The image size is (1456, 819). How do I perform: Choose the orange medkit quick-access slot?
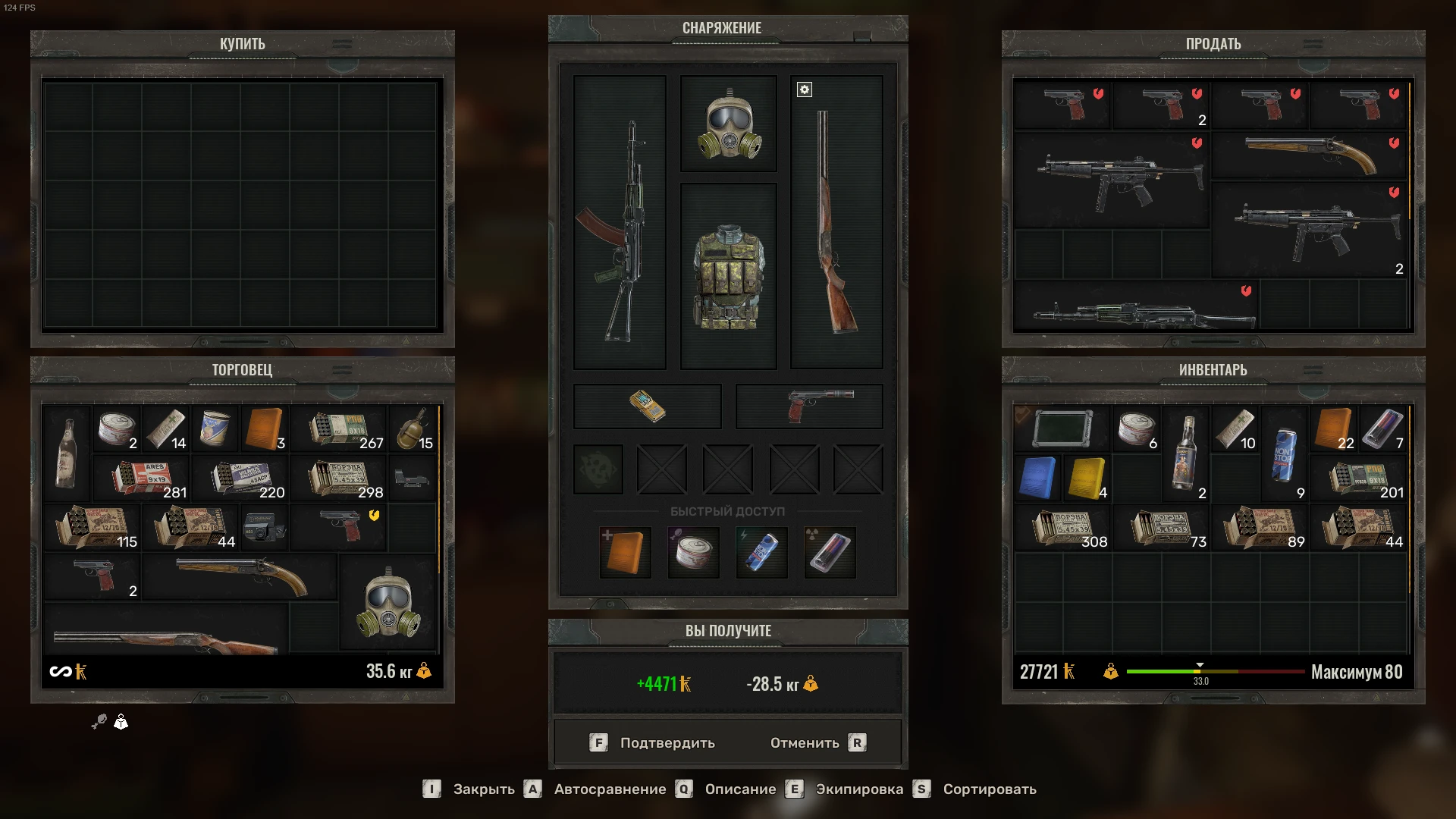click(x=625, y=552)
